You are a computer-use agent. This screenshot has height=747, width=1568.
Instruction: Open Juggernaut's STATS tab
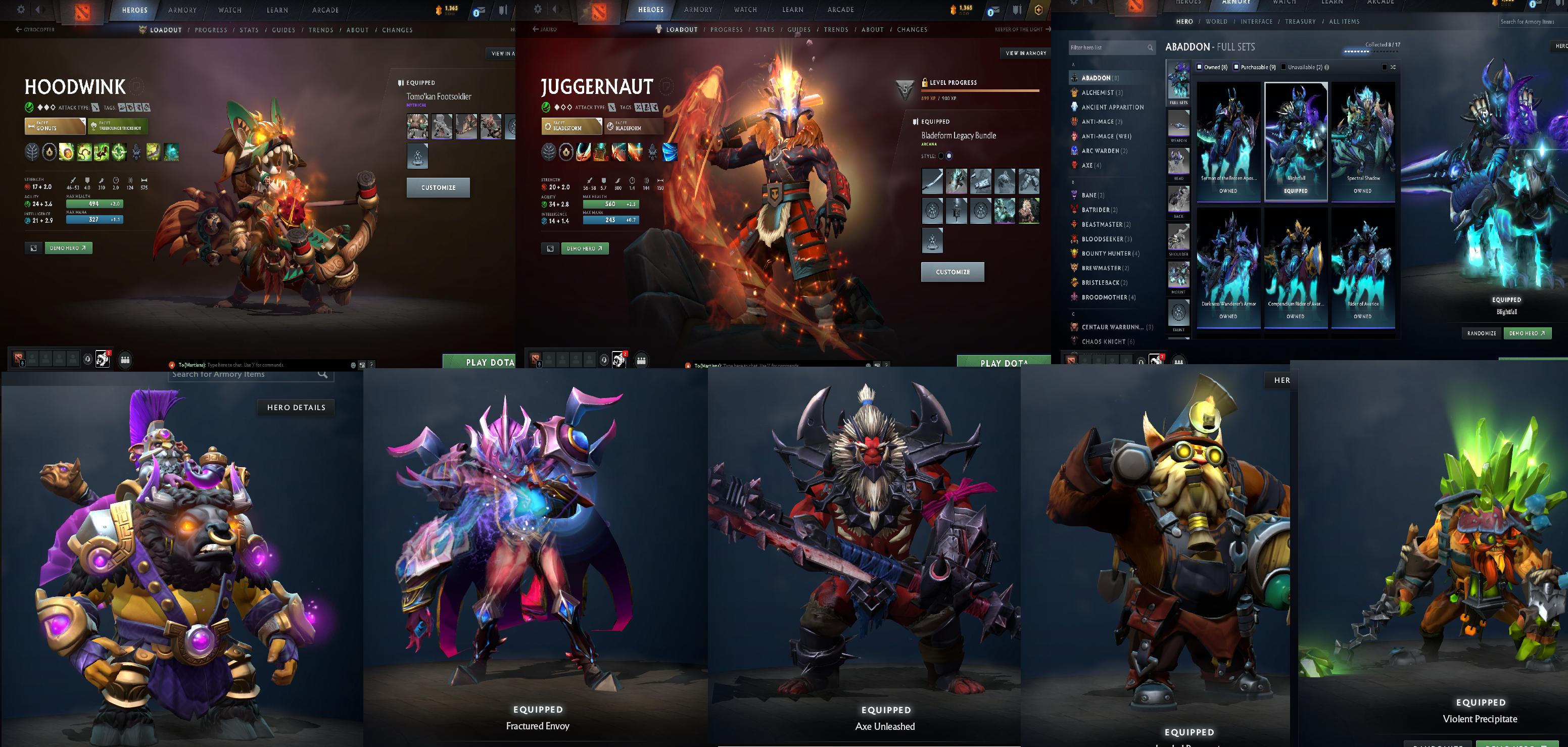point(765,29)
